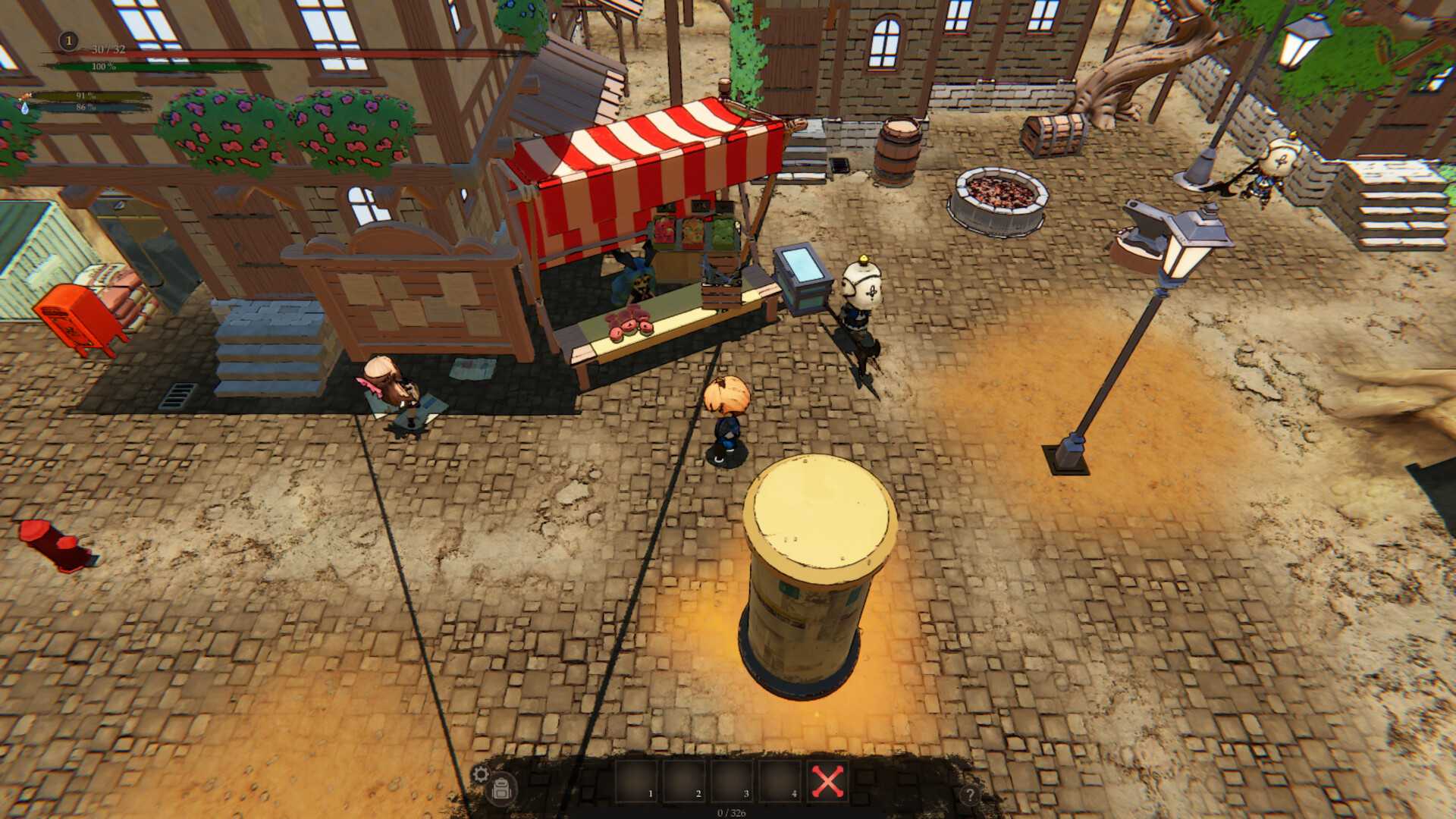Click the hunger meter food icon
The height and width of the screenshot is (819, 1456).
click(27, 99)
